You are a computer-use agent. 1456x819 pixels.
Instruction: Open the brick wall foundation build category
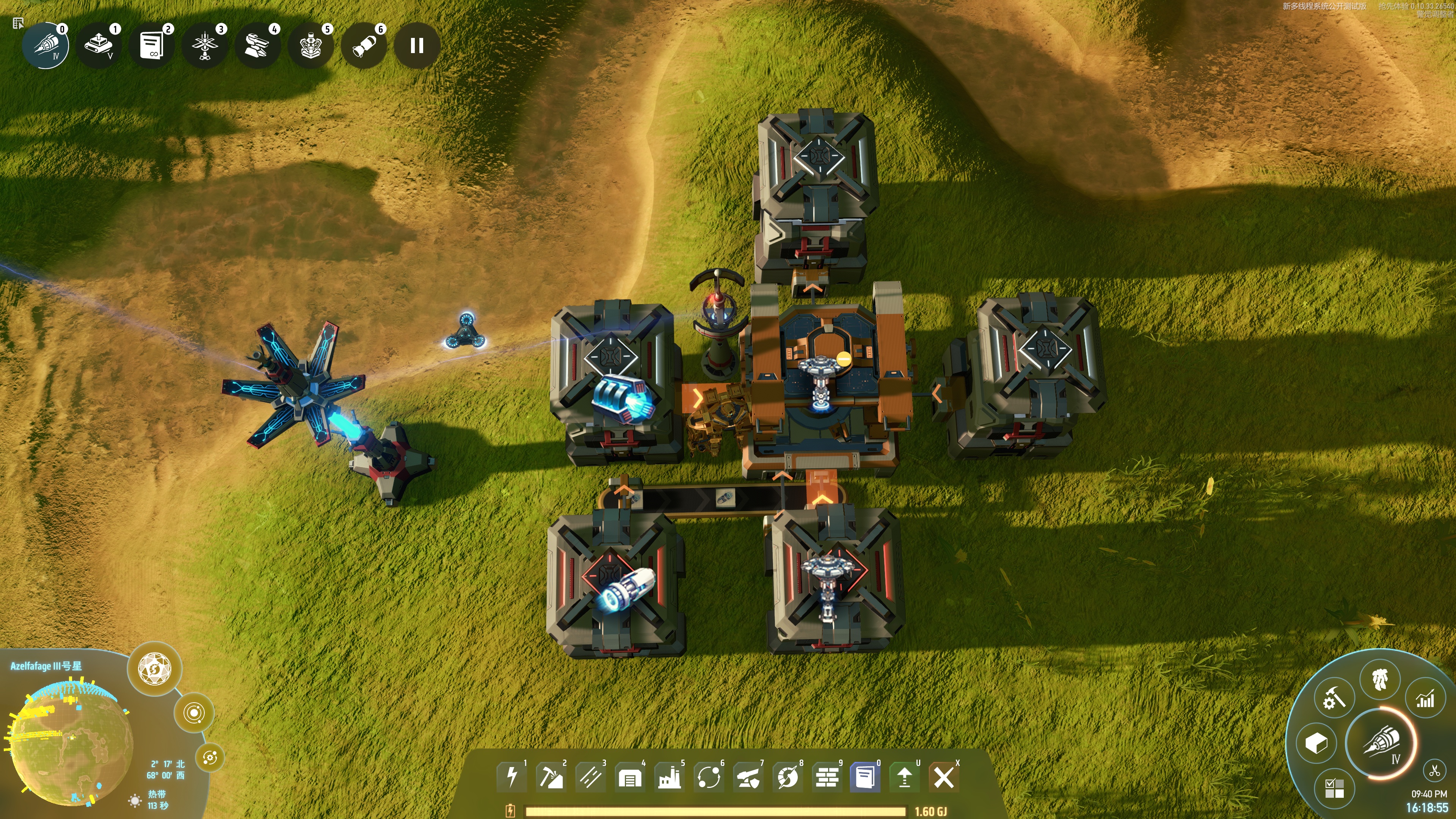coord(826,778)
